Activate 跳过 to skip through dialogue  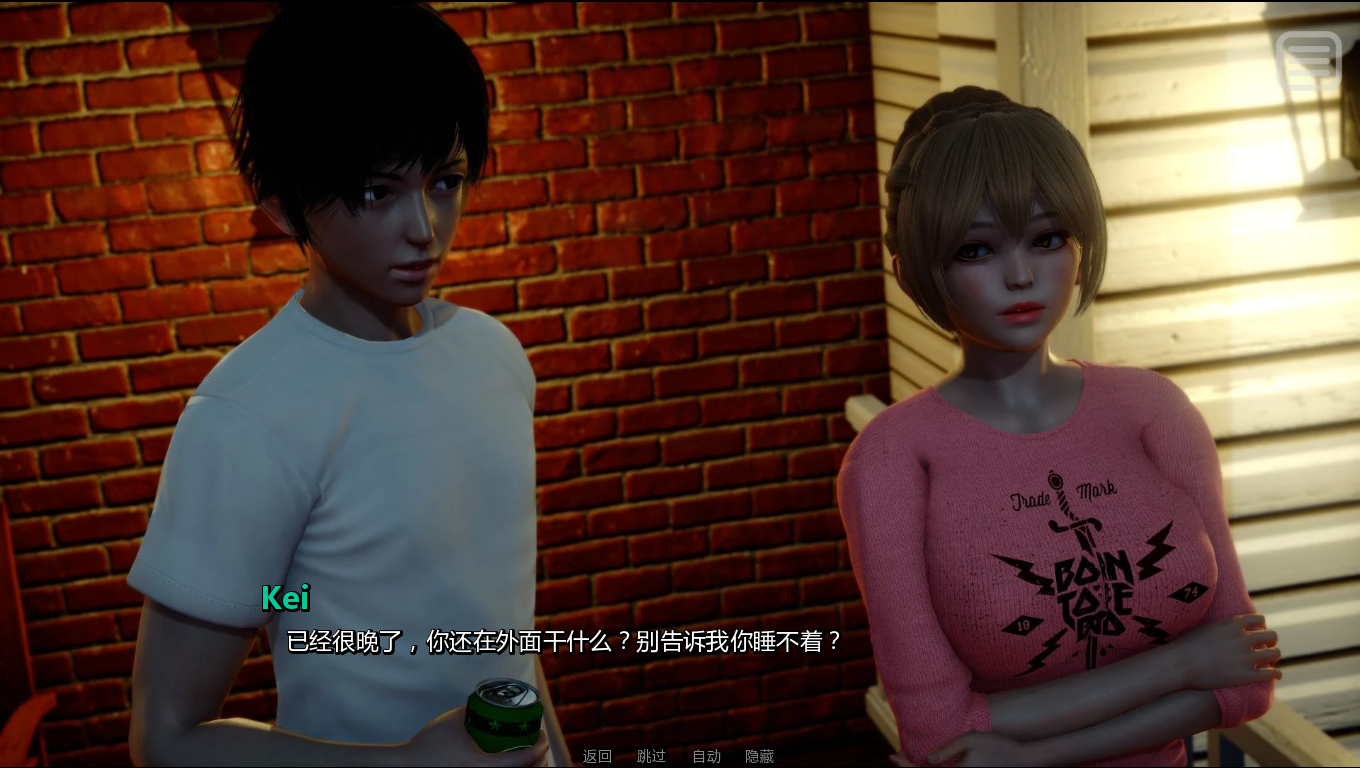click(651, 756)
